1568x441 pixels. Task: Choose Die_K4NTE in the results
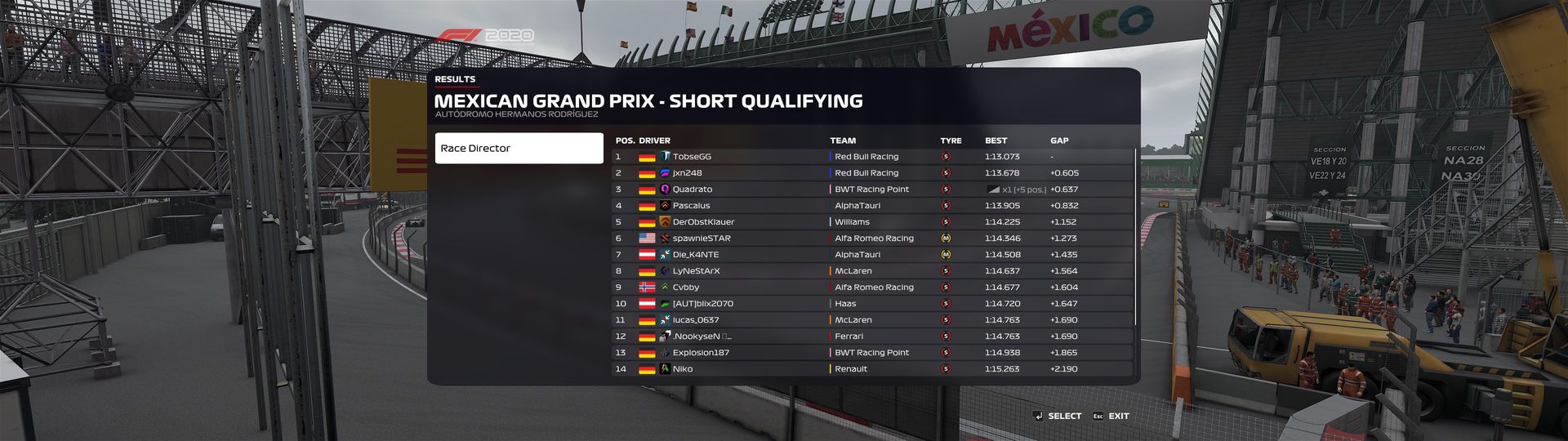tap(871, 255)
